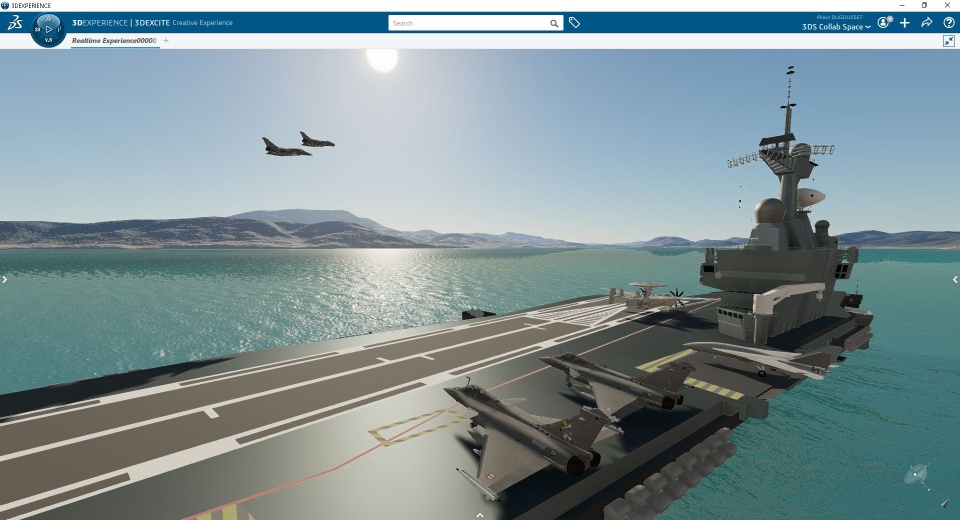960x520 pixels.
Task: Open the user profile icon
Action: point(884,22)
